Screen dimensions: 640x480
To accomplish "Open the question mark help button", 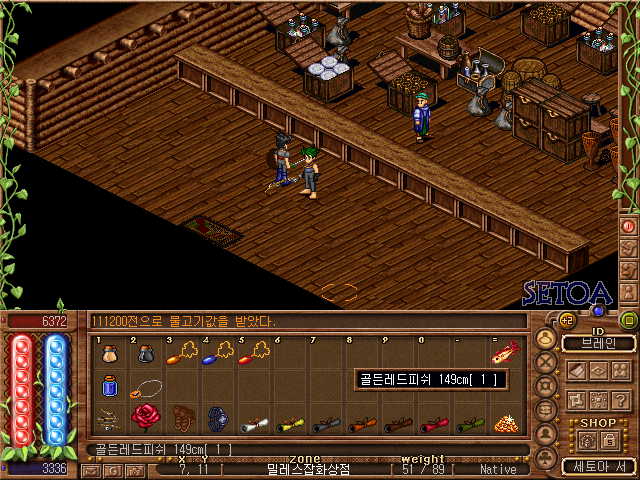I will coord(620,399).
